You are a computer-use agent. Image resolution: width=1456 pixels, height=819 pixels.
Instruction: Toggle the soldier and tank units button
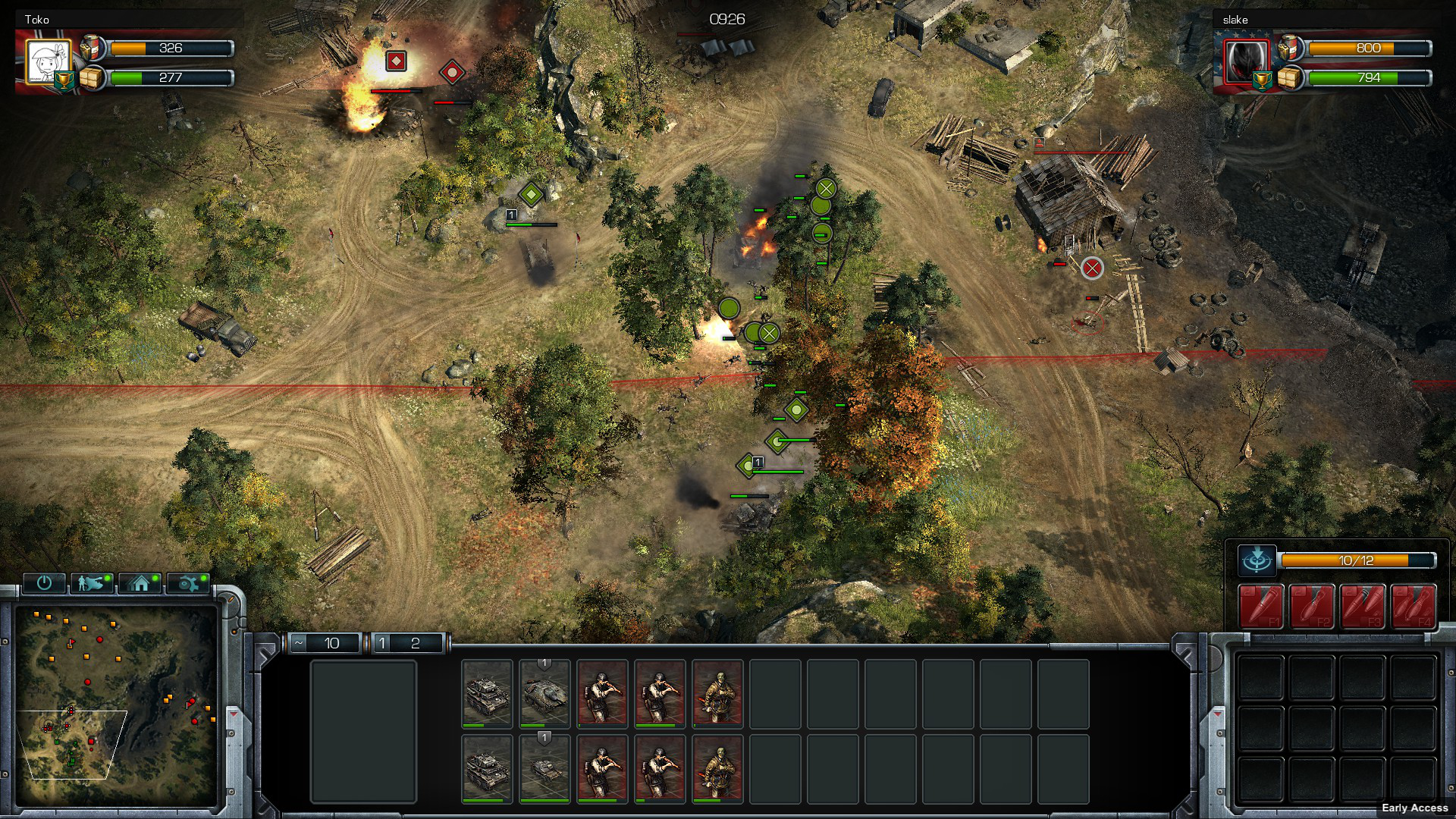[x=92, y=582]
